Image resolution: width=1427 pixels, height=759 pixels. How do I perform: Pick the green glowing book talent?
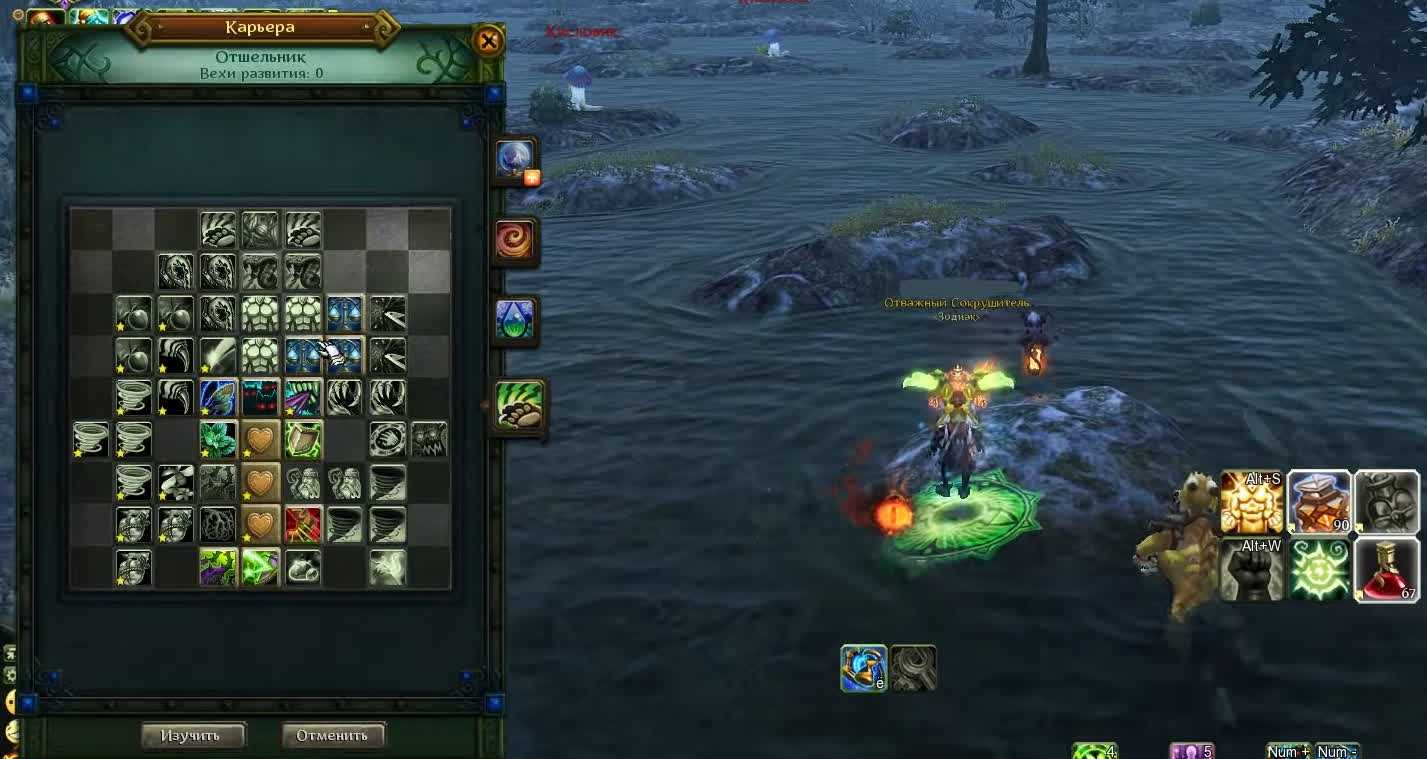[x=303, y=439]
